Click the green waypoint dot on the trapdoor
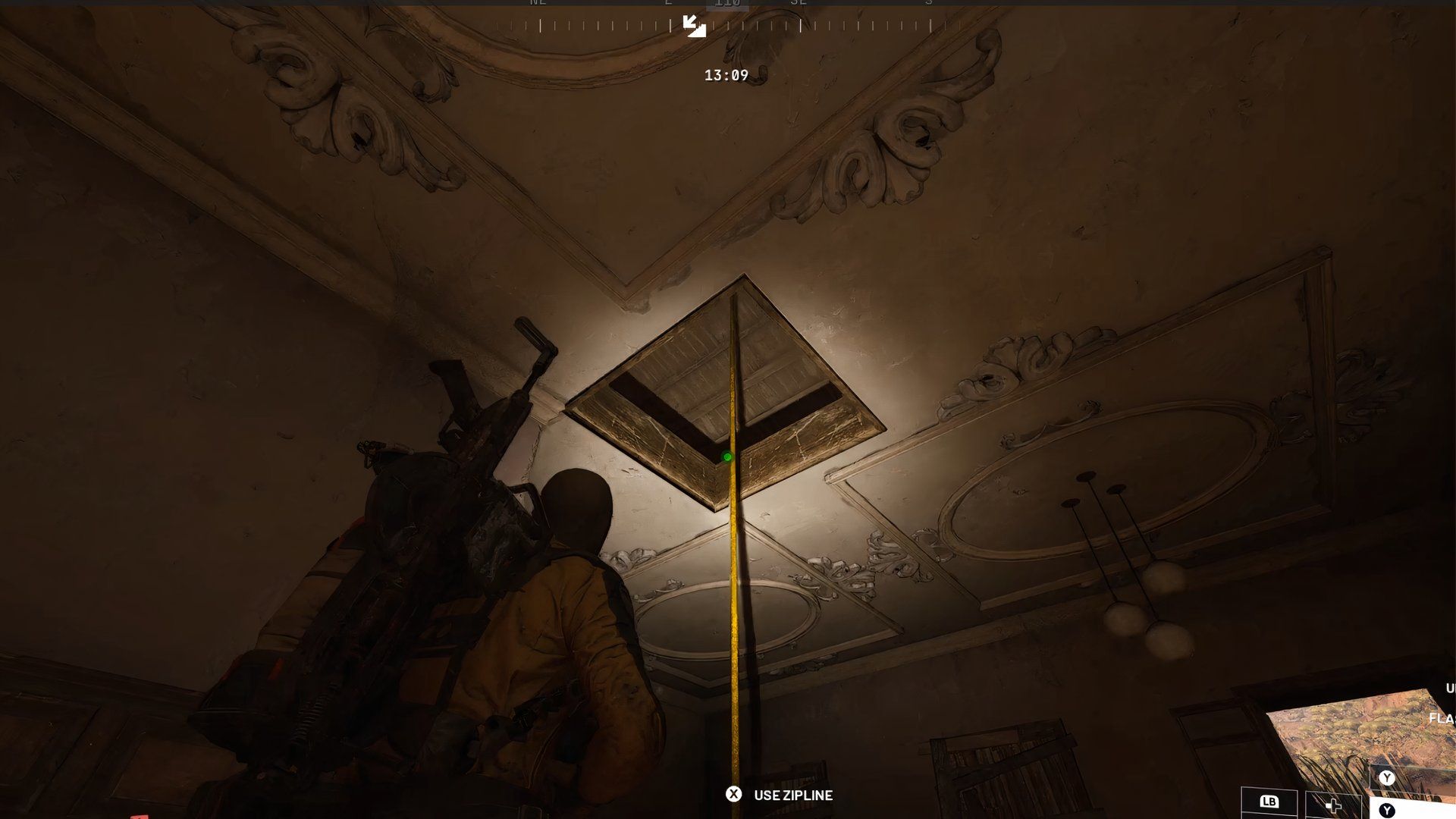This screenshot has width=1456, height=819. tap(727, 457)
